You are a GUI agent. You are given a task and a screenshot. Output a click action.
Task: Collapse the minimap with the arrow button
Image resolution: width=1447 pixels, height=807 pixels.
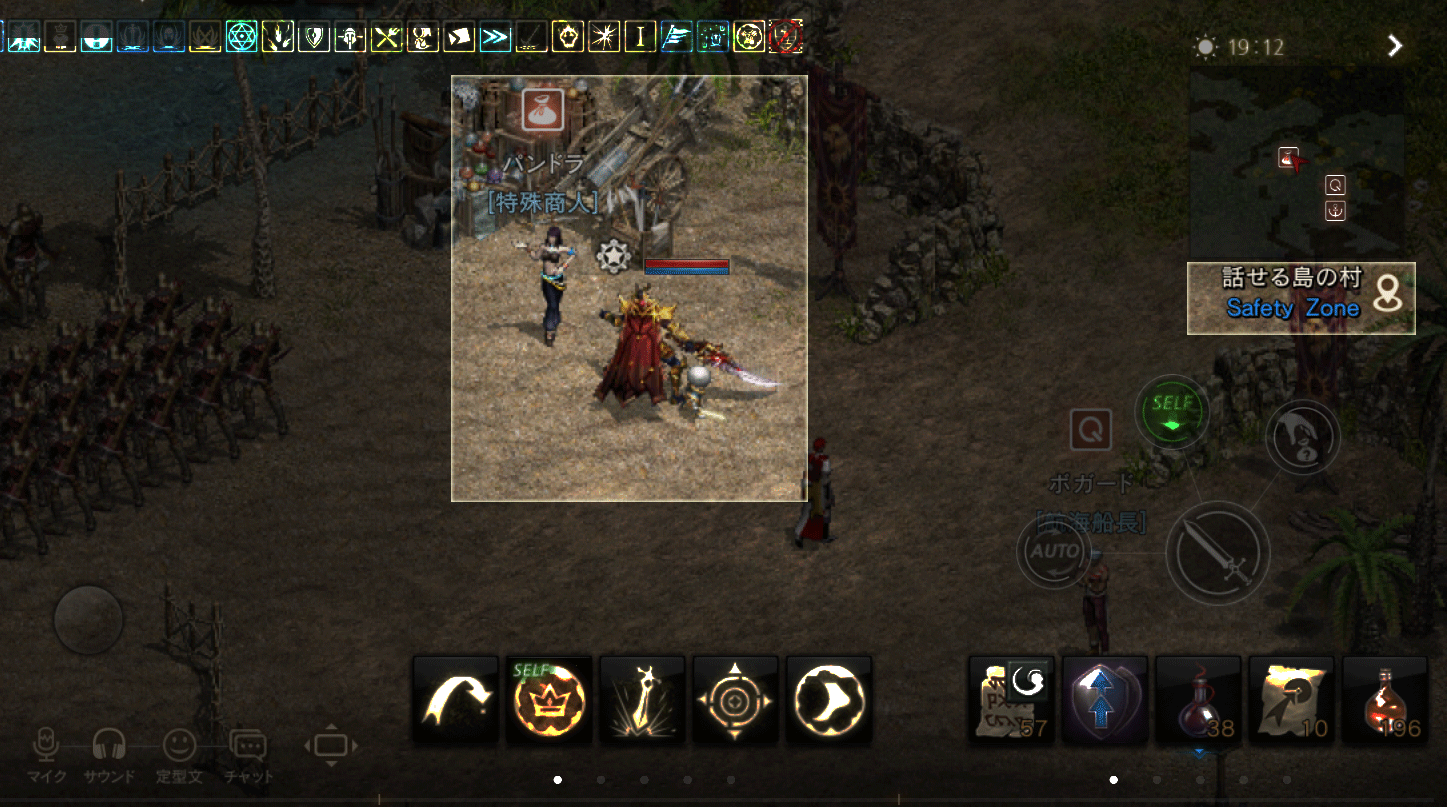(x=1396, y=46)
